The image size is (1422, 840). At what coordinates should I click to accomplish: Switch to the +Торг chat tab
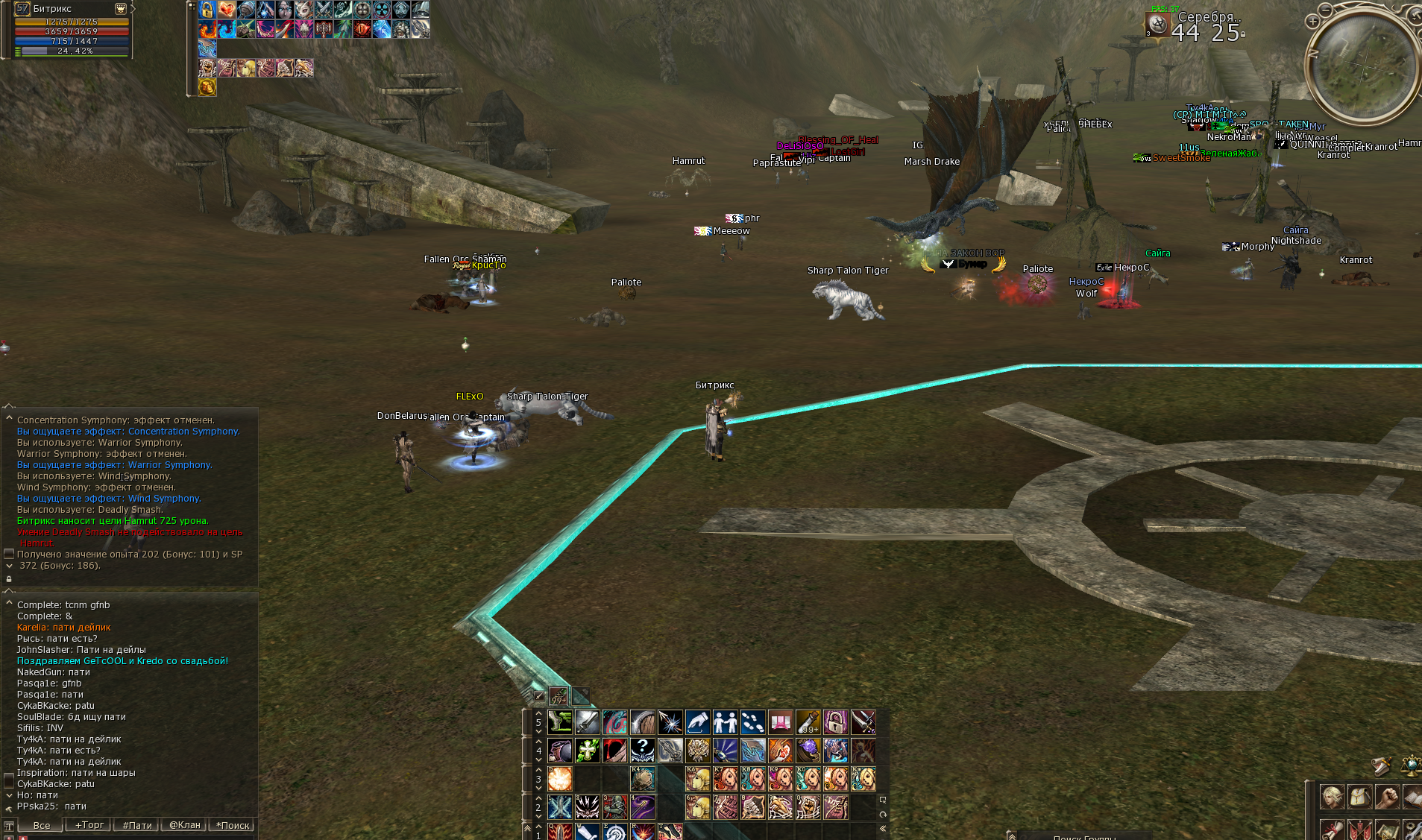(89, 825)
